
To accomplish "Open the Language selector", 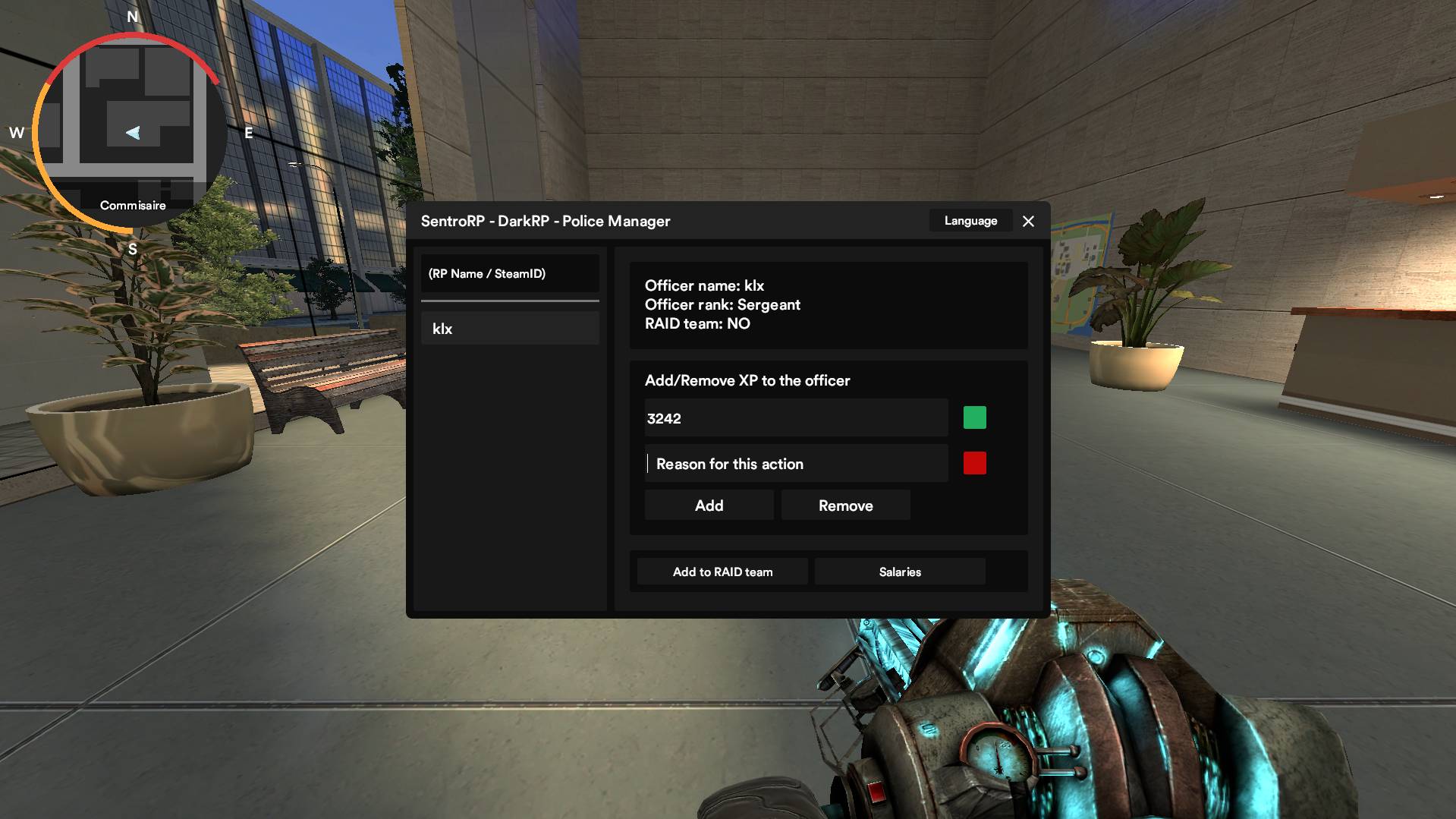I will (x=970, y=221).
